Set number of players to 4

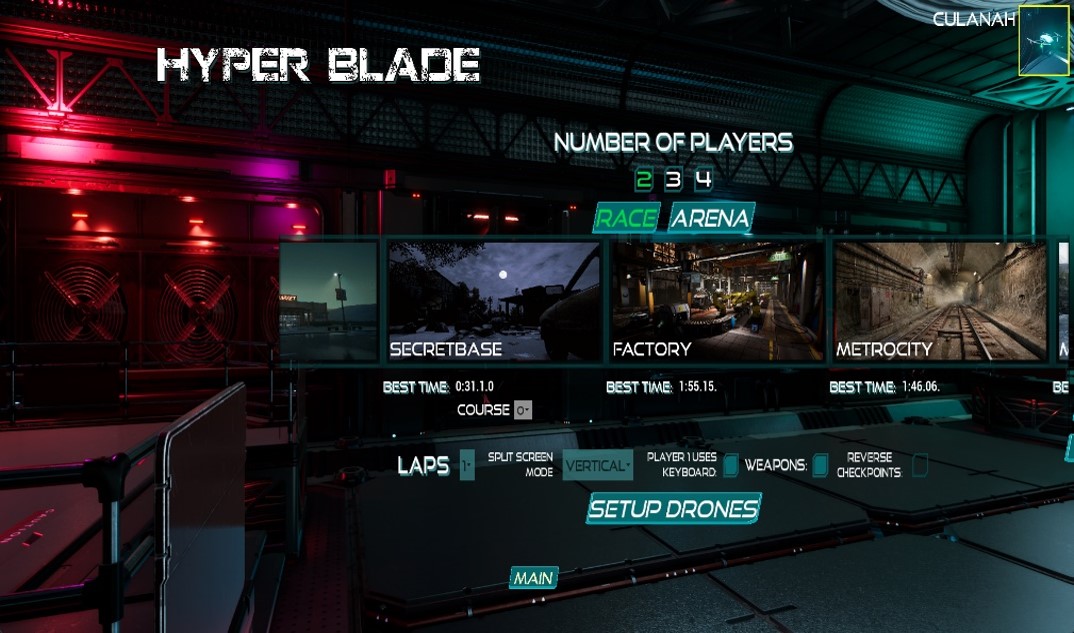pyautogui.click(x=704, y=180)
